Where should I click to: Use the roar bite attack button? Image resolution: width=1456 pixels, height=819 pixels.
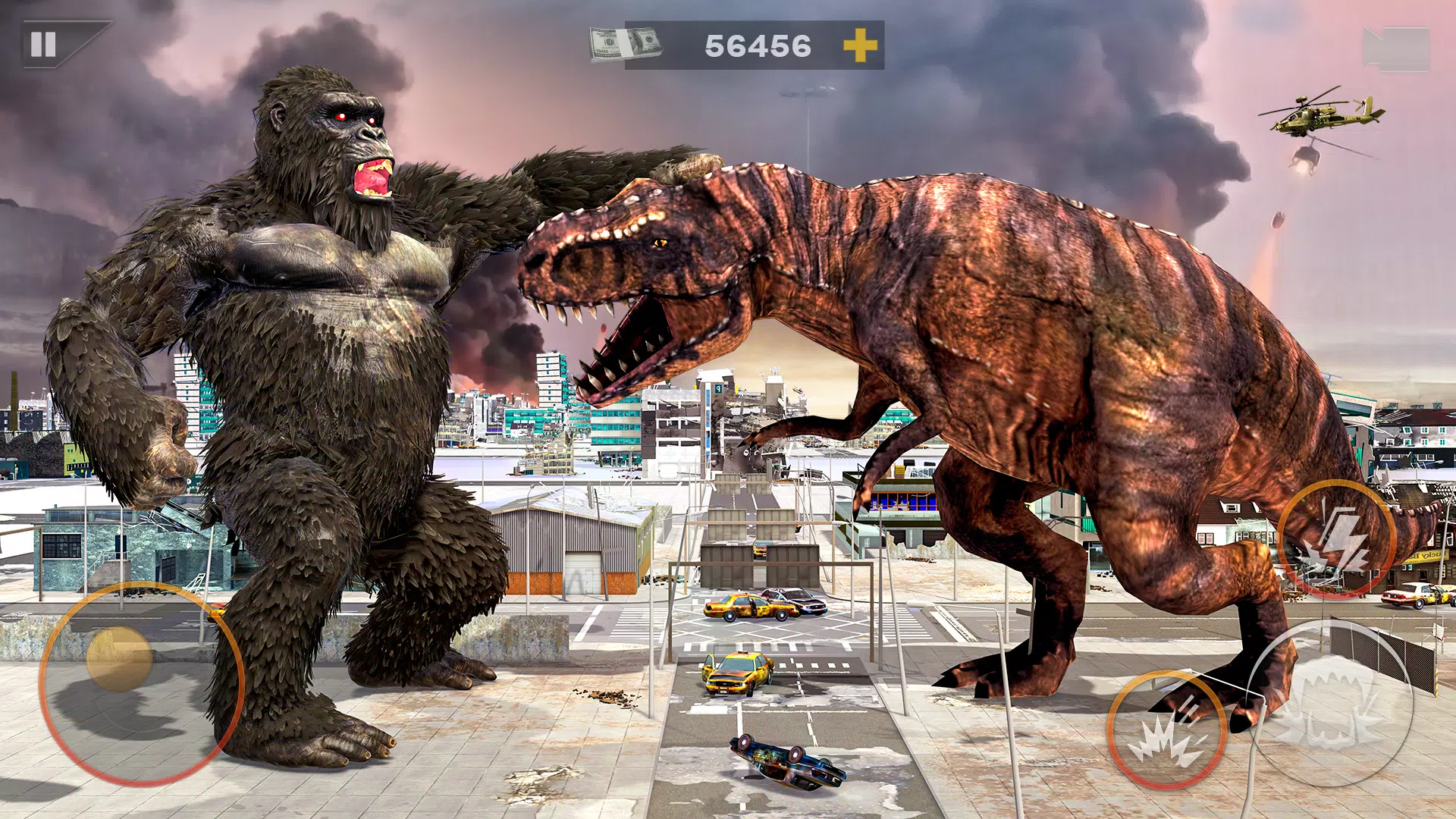pyautogui.click(x=1329, y=702)
